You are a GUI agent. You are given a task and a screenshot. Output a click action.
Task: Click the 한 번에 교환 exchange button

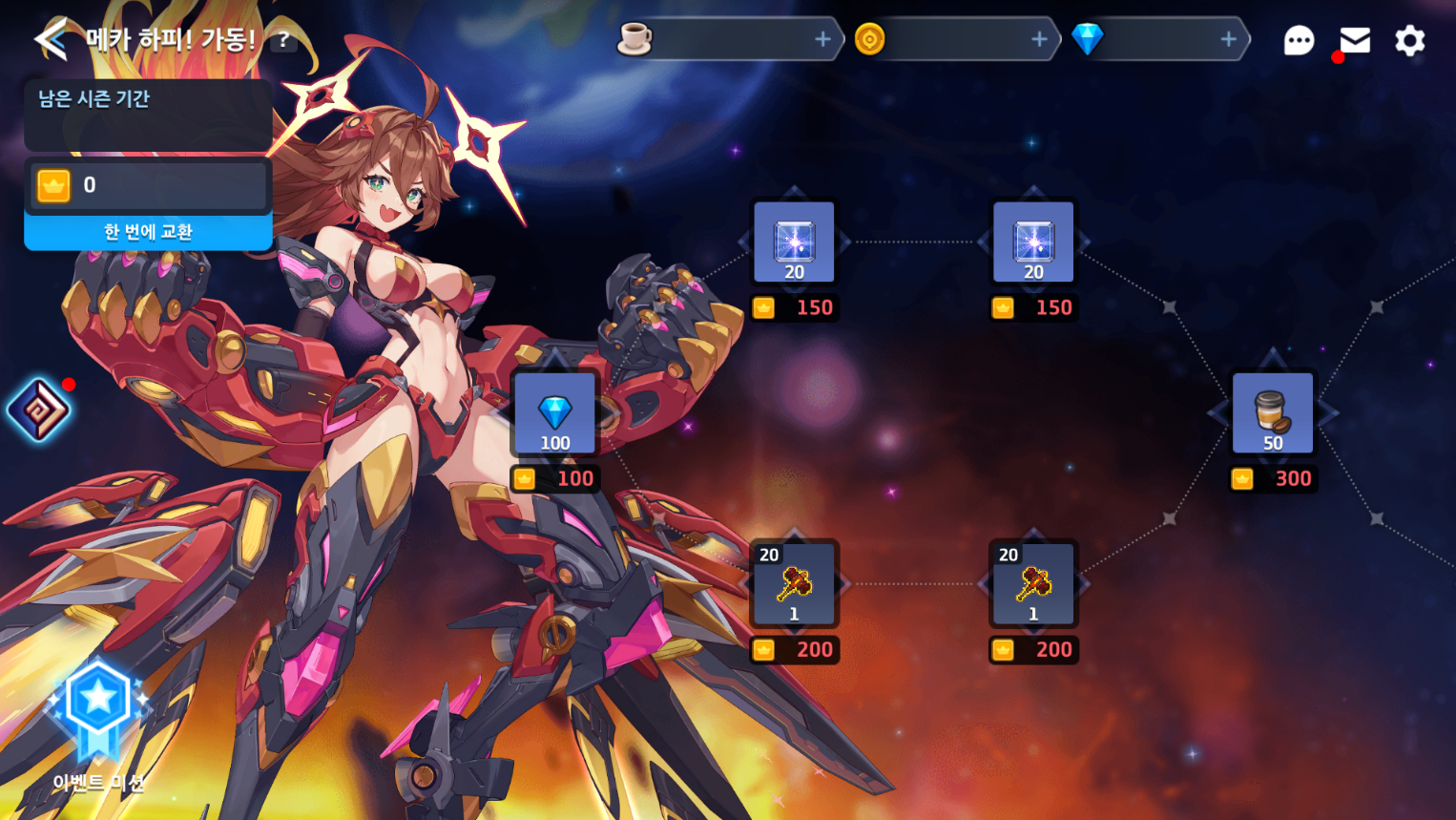(x=148, y=232)
